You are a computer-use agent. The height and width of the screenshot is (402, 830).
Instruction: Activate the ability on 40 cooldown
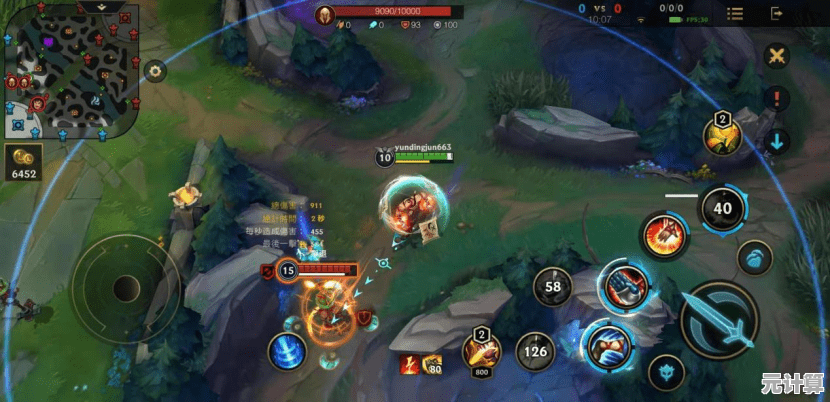coord(722,208)
